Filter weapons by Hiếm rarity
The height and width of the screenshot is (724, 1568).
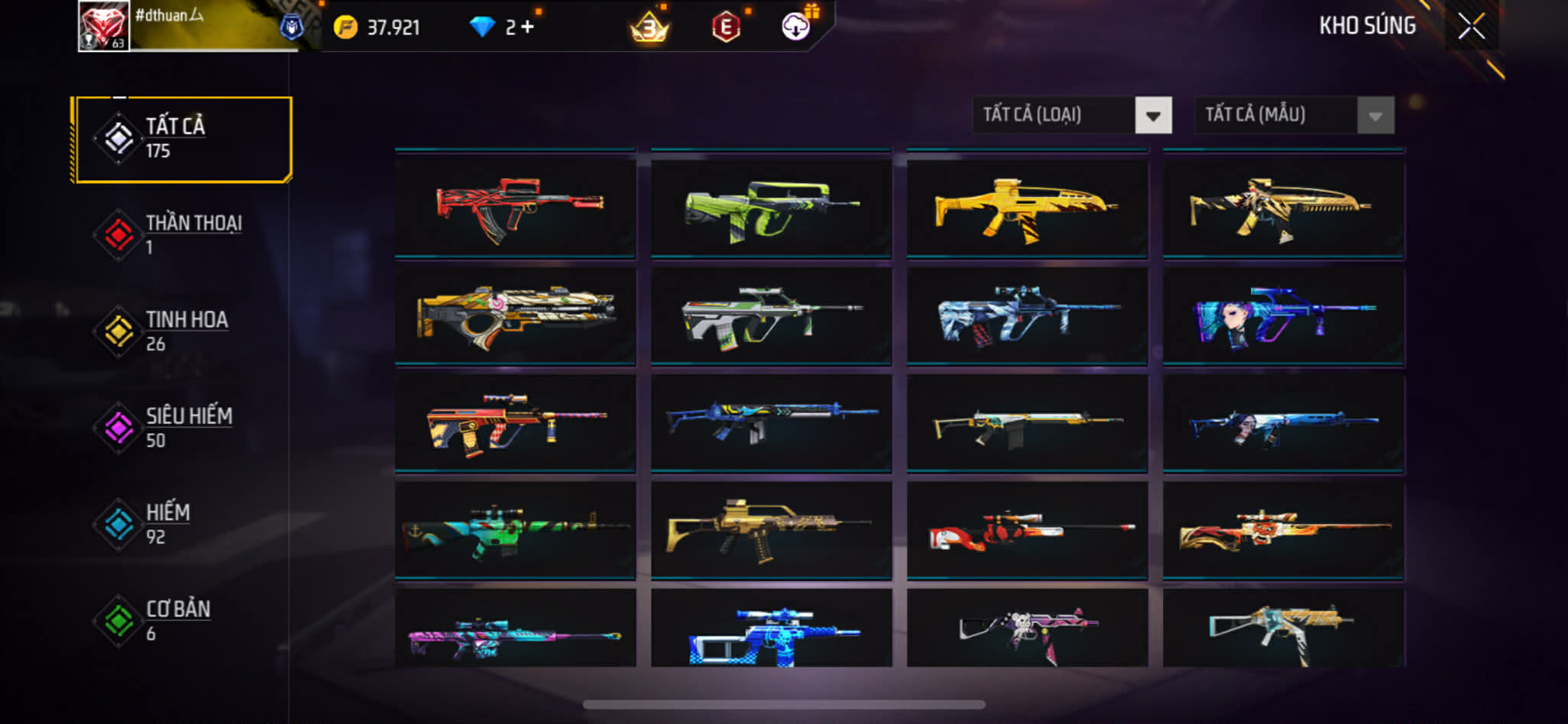[182, 523]
